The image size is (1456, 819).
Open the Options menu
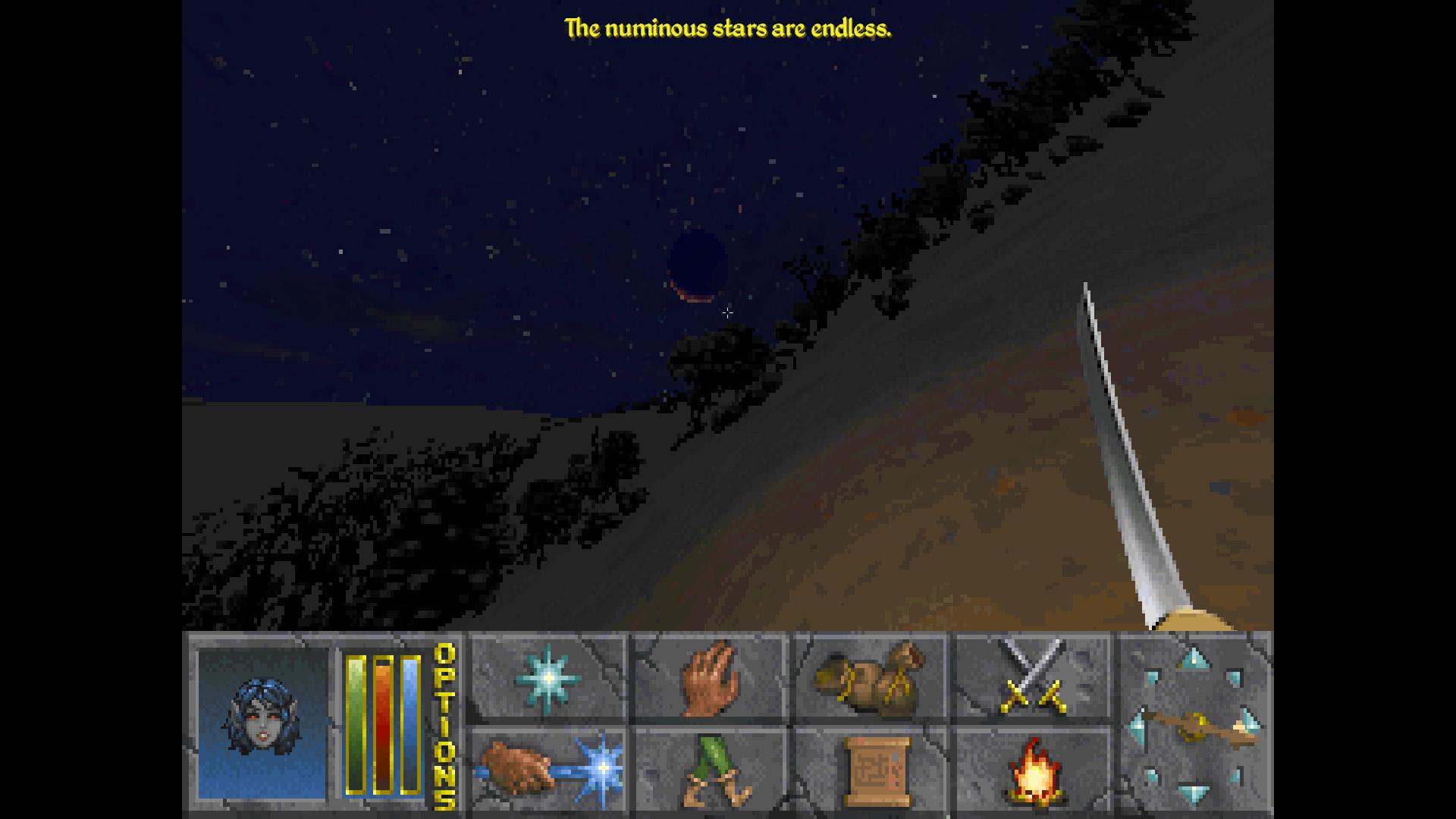(x=445, y=726)
